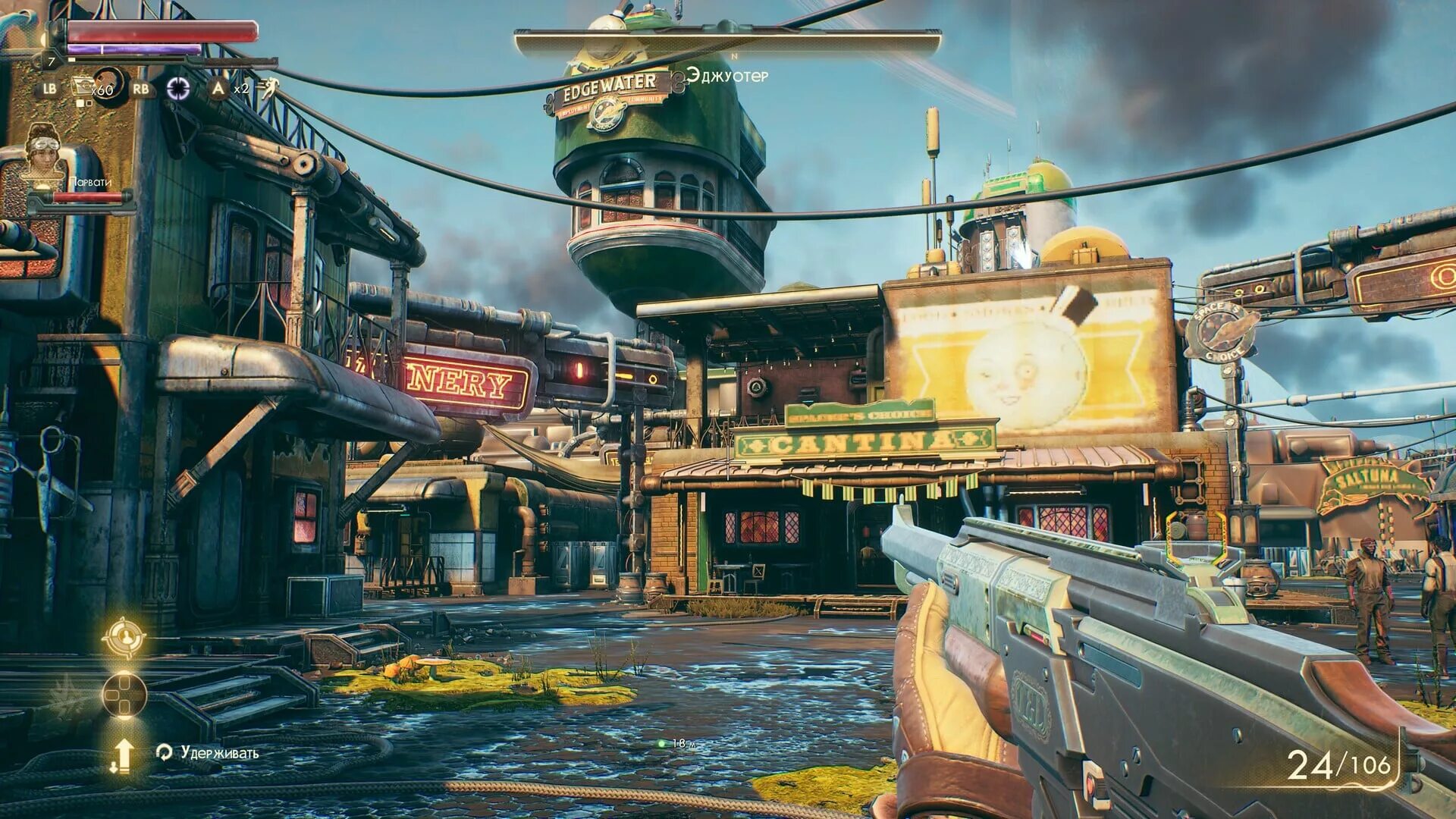Issue the companion attack-target command
Screen dimensions: 1456x819
pyautogui.click(x=123, y=637)
